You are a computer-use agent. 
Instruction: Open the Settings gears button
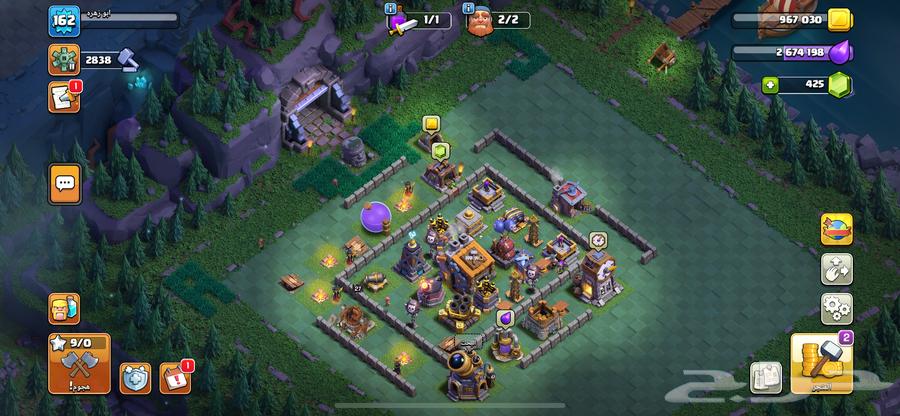[836, 305]
